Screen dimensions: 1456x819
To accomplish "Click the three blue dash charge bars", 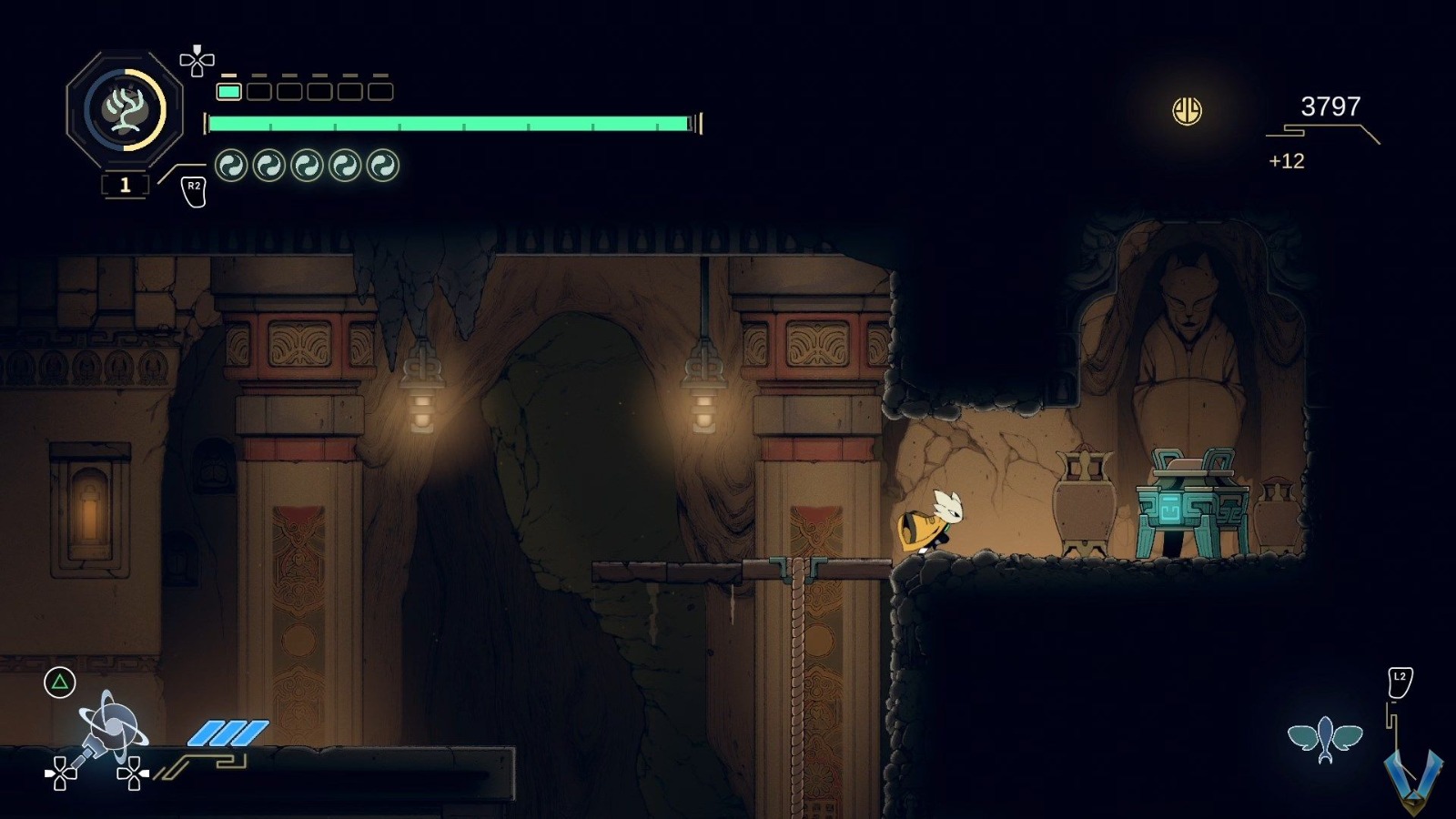I will pos(227,732).
